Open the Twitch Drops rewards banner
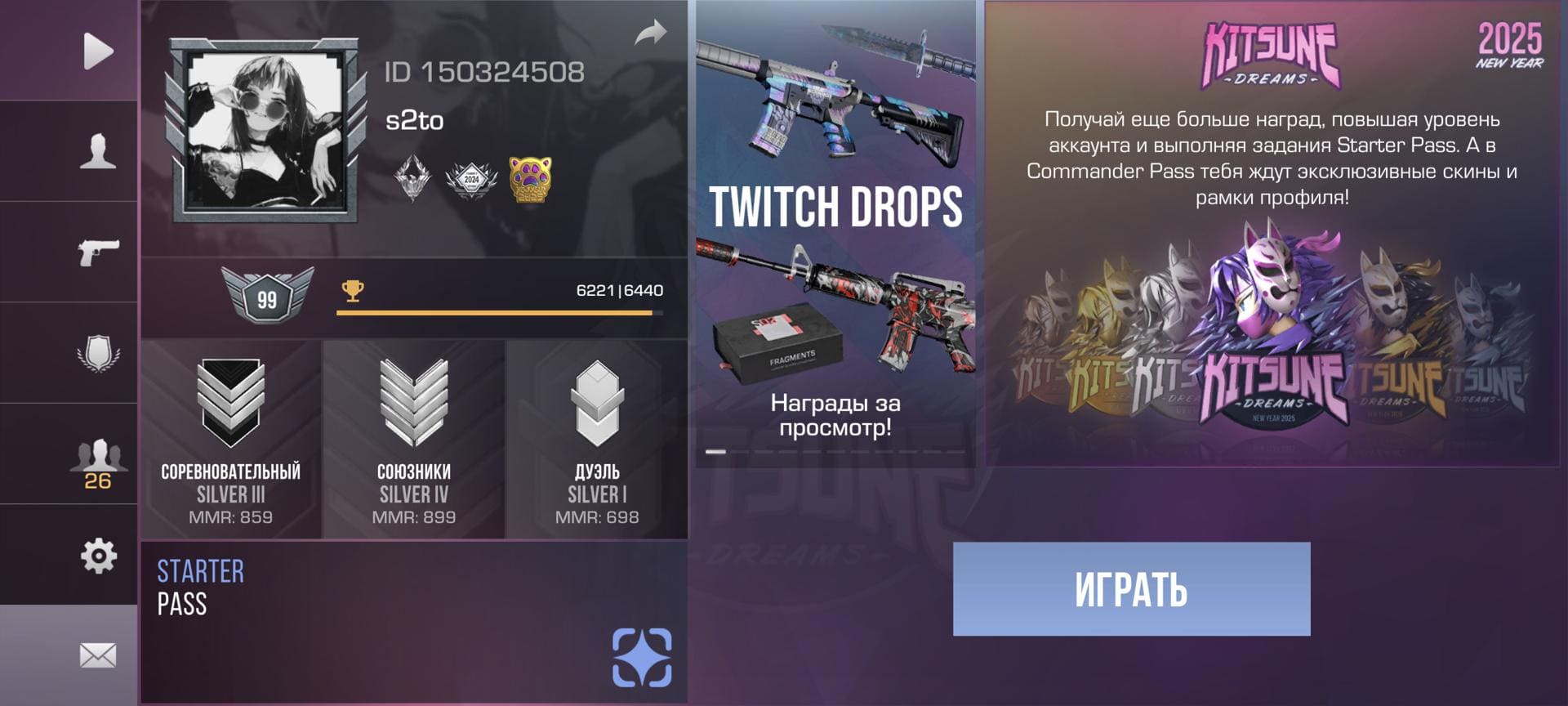 (835, 235)
